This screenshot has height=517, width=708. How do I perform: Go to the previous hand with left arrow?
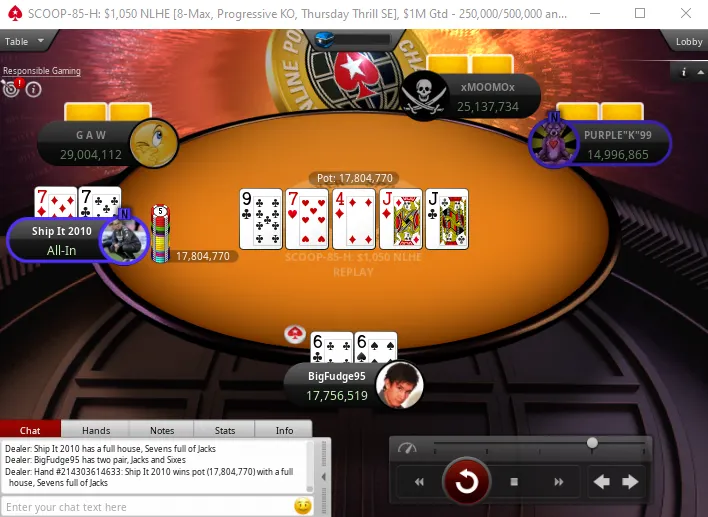click(602, 482)
